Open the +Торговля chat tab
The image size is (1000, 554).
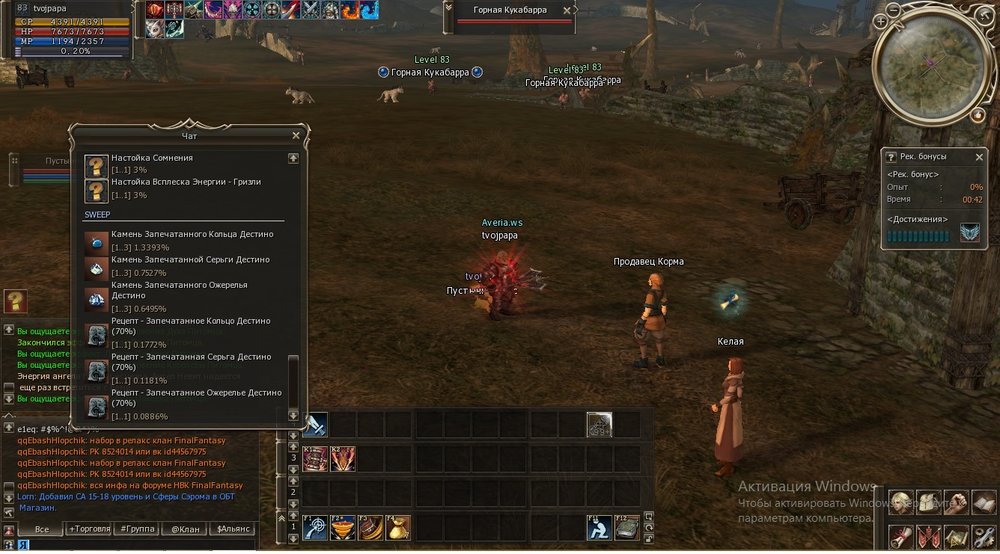point(89,529)
